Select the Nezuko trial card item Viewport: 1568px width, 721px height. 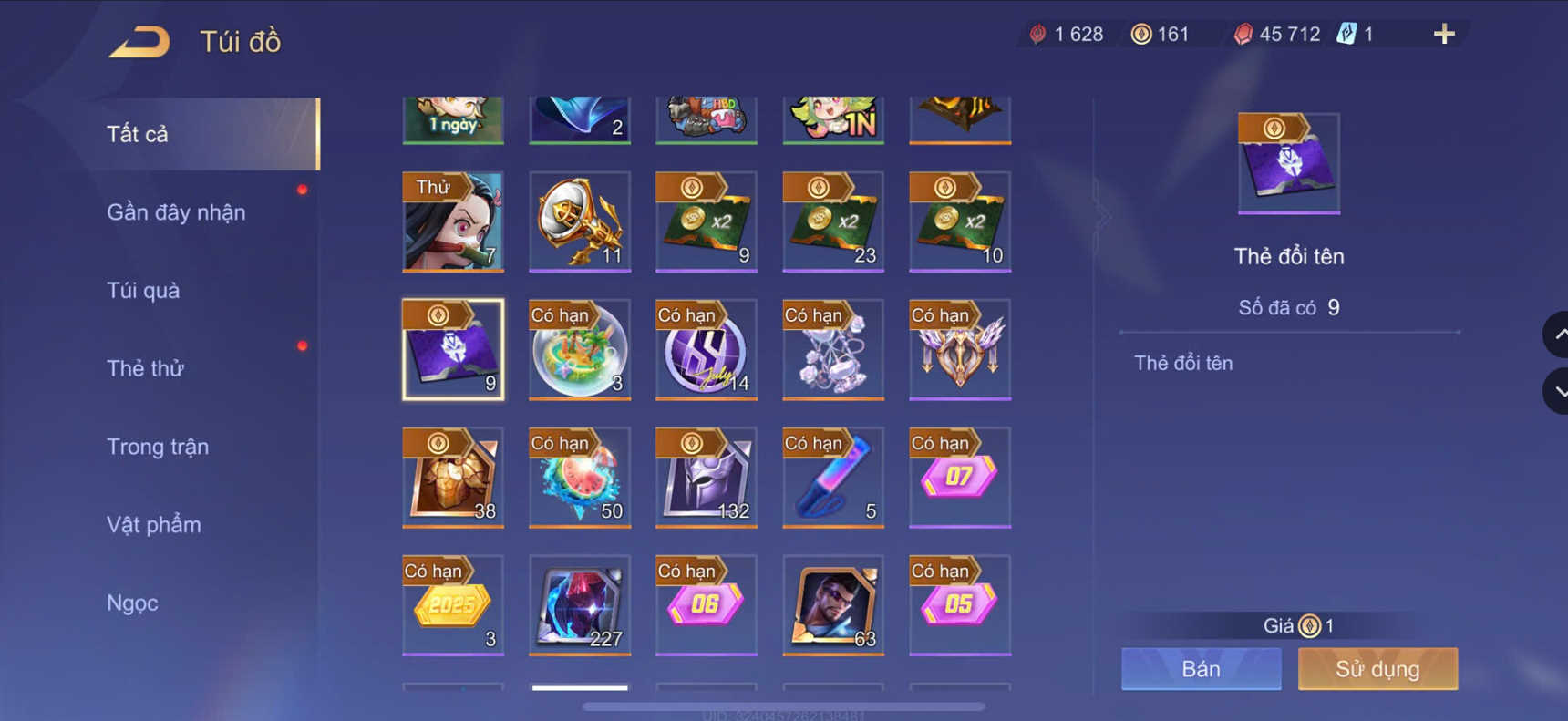(x=453, y=221)
